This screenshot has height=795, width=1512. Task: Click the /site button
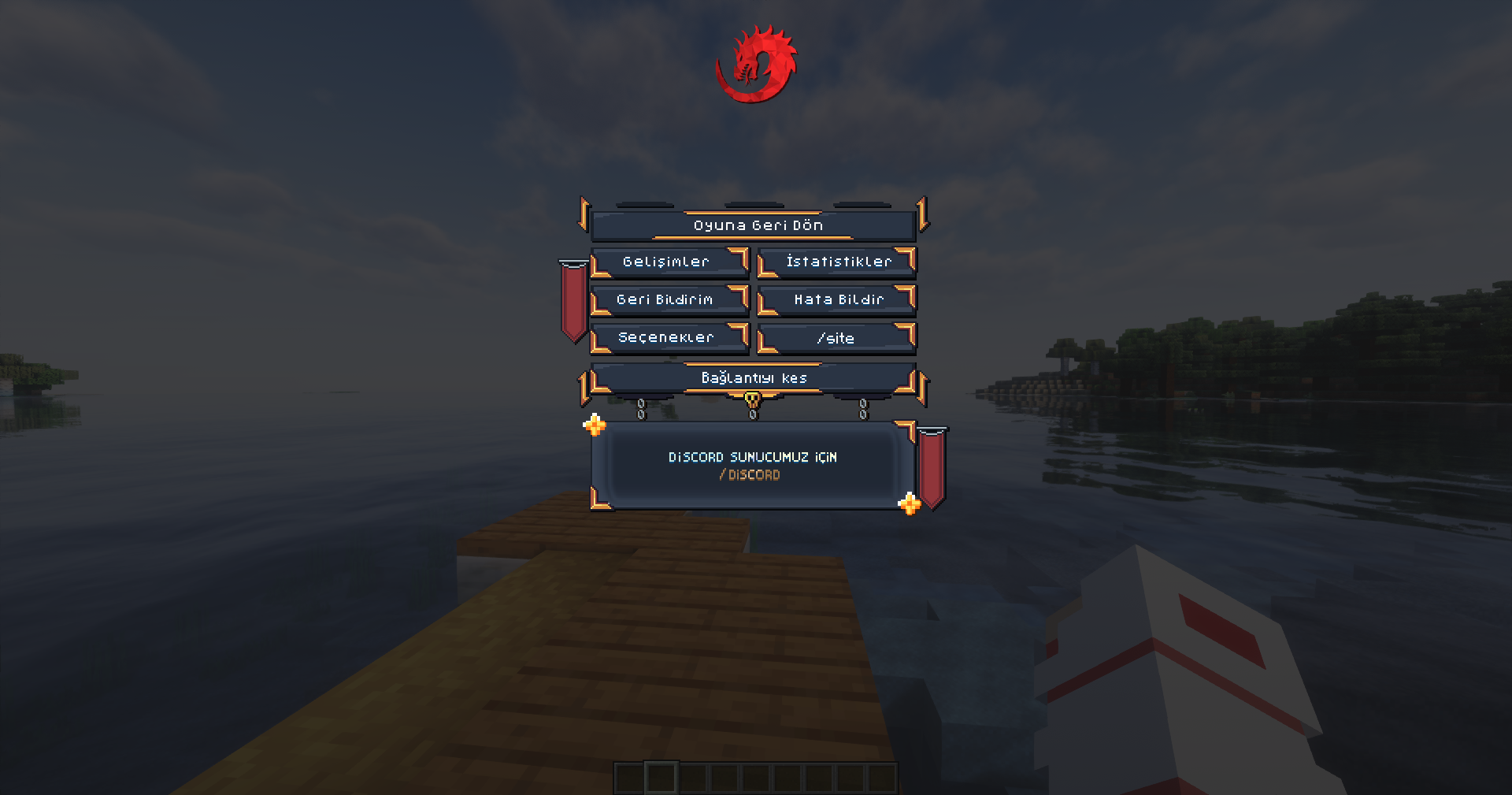[836, 337]
